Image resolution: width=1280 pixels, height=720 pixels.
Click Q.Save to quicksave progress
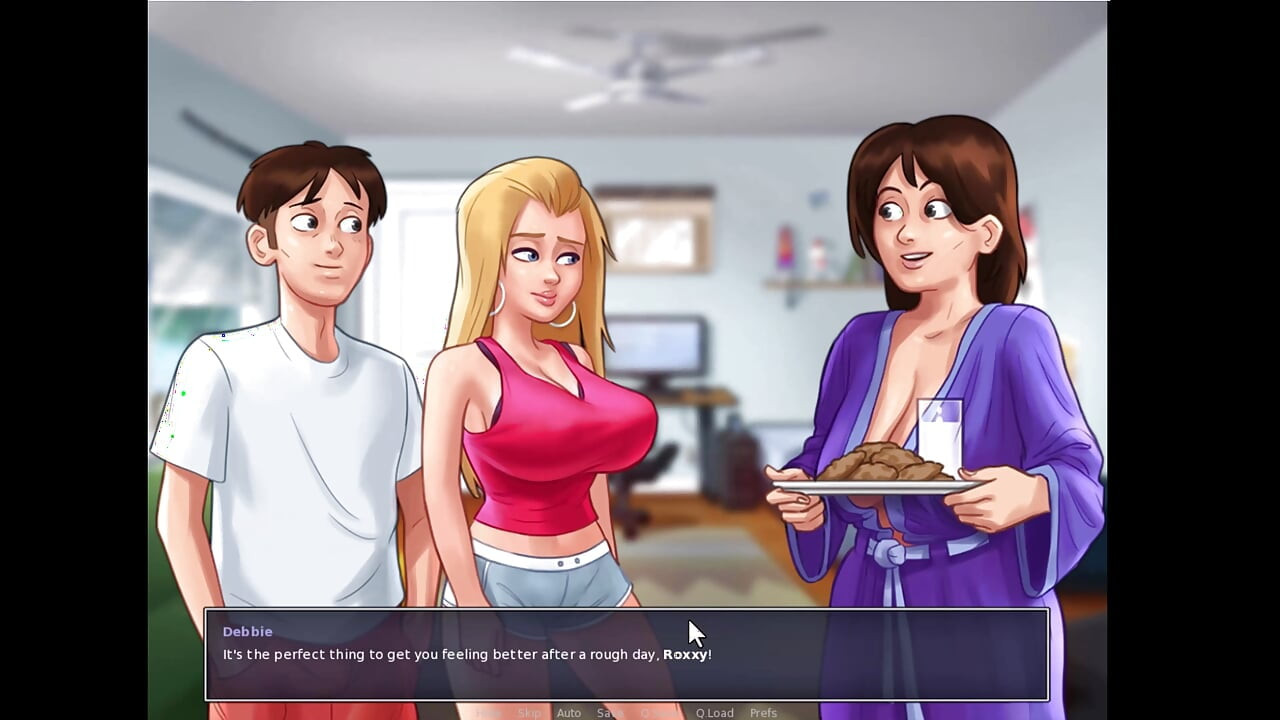click(655, 712)
